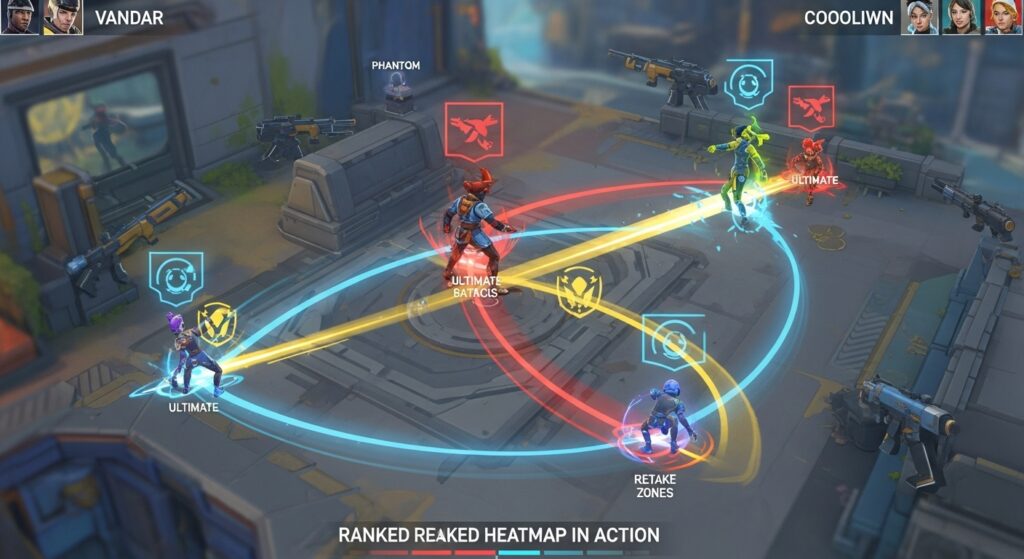Choose the red-background white-beanie agent portrait
This screenshot has height=559, width=1024.
tap(1002, 17)
